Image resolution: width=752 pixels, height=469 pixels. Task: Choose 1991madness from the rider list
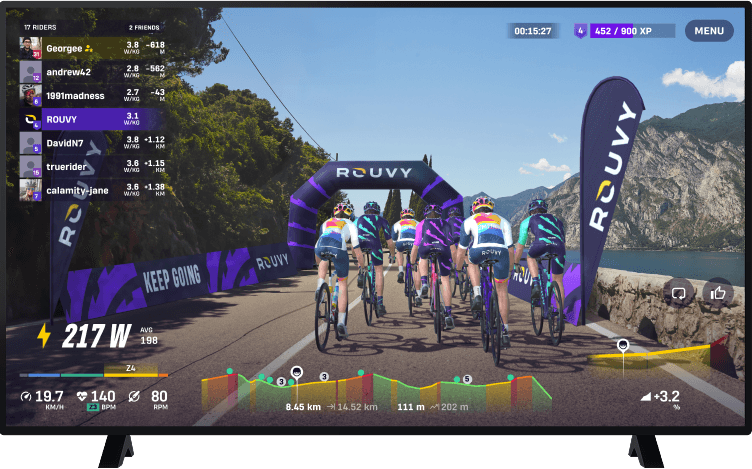coord(92,94)
